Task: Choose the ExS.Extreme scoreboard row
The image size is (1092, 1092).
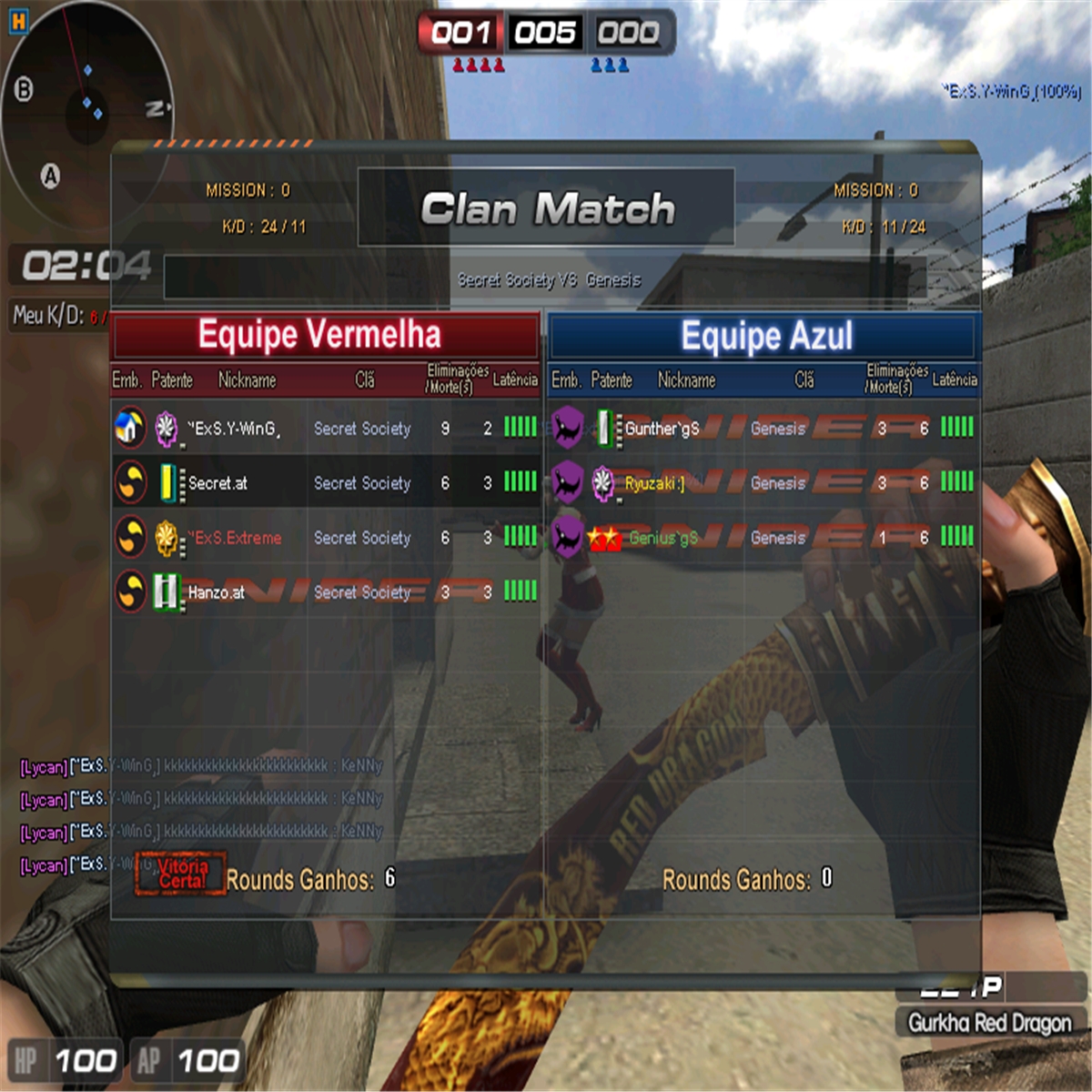Action: coord(325,537)
